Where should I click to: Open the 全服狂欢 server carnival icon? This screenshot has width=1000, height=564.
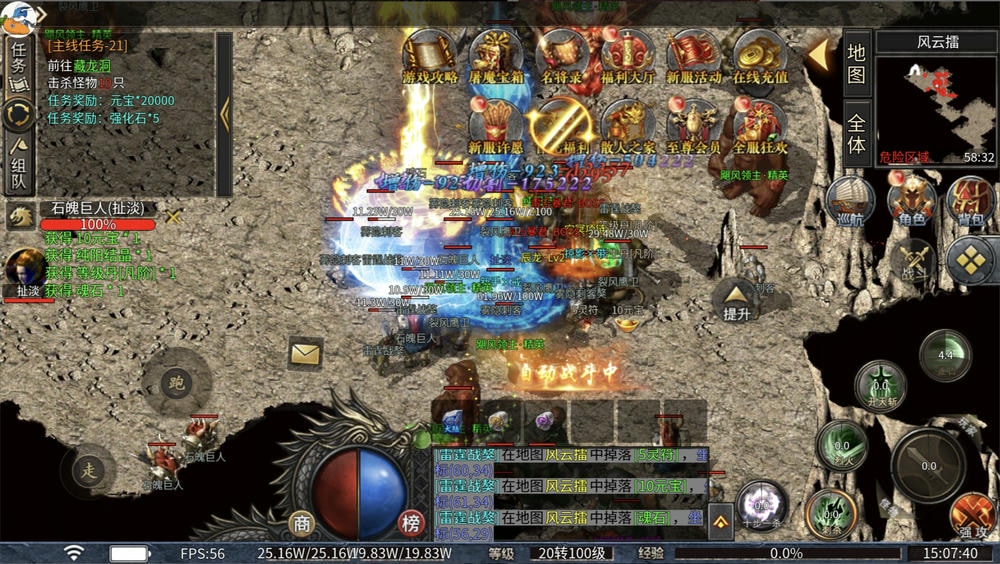(760, 125)
